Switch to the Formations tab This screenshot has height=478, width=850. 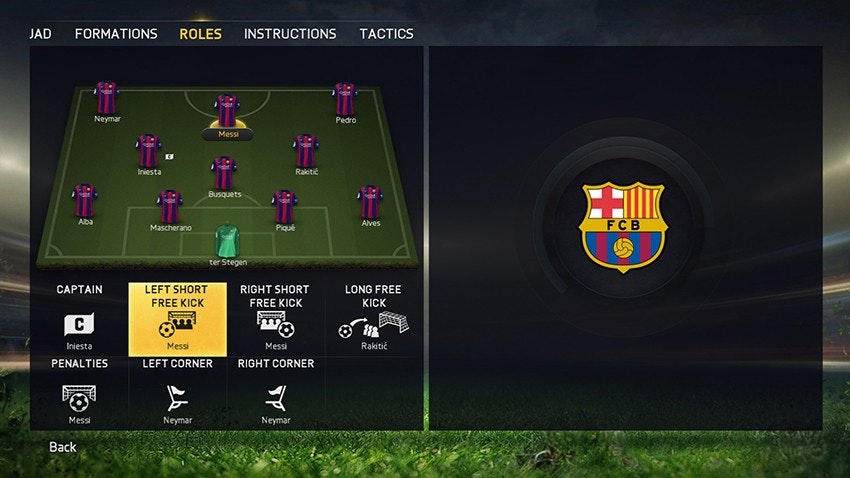(x=116, y=33)
